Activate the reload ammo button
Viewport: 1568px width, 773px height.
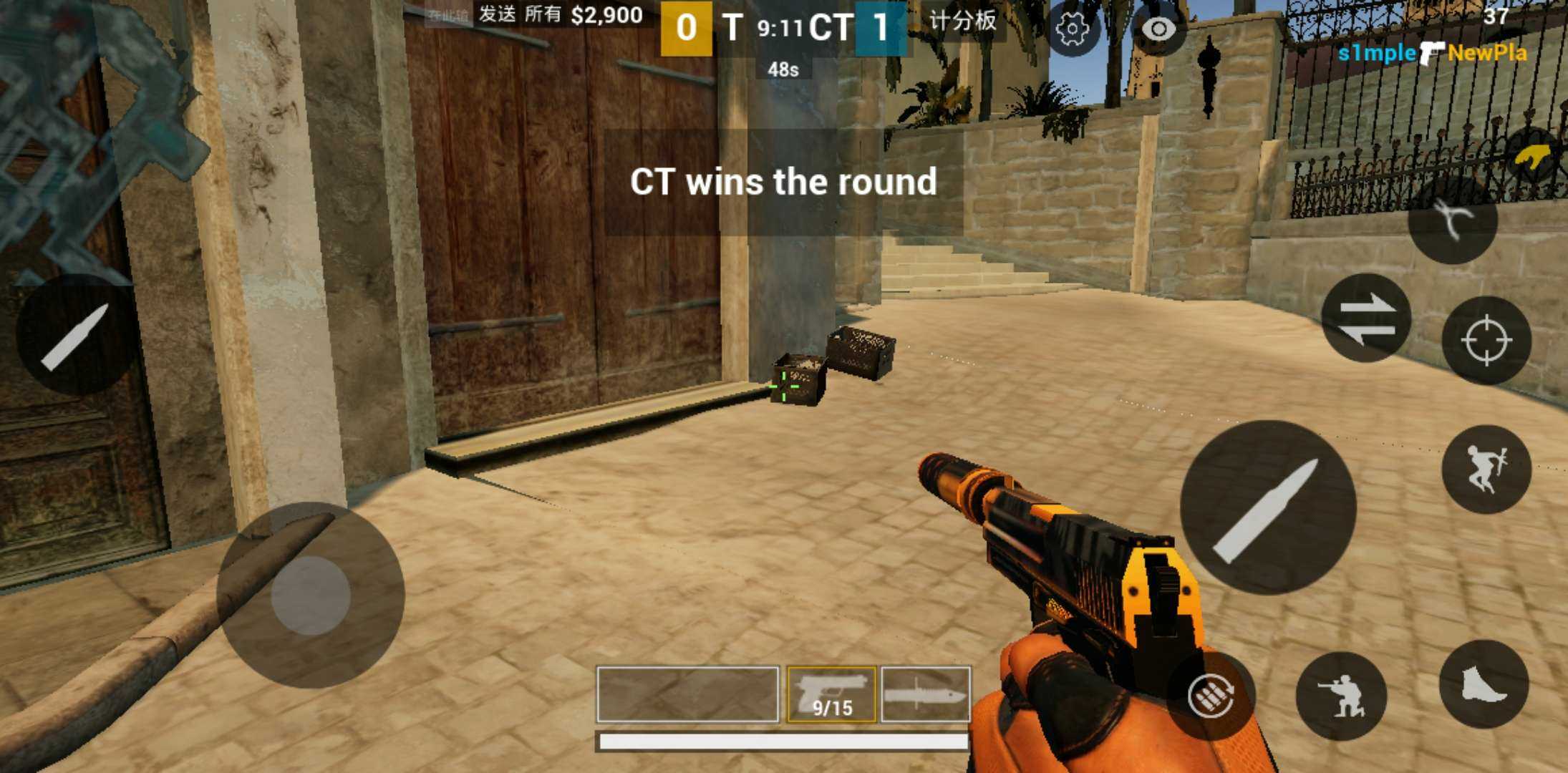(x=1211, y=695)
